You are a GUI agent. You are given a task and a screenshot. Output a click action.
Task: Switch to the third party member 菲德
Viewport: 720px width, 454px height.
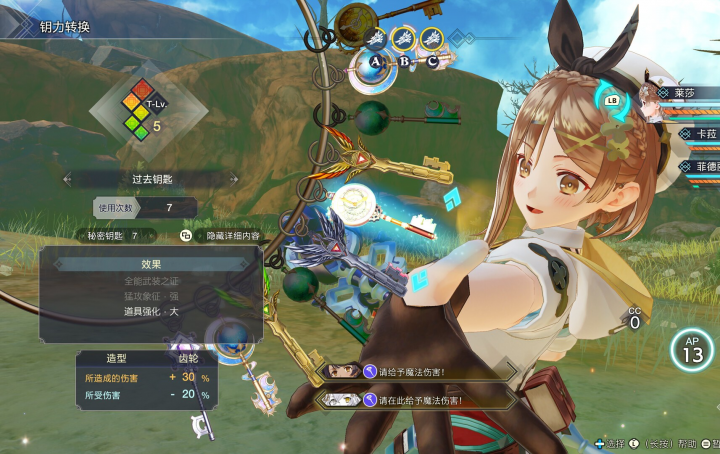700,167
